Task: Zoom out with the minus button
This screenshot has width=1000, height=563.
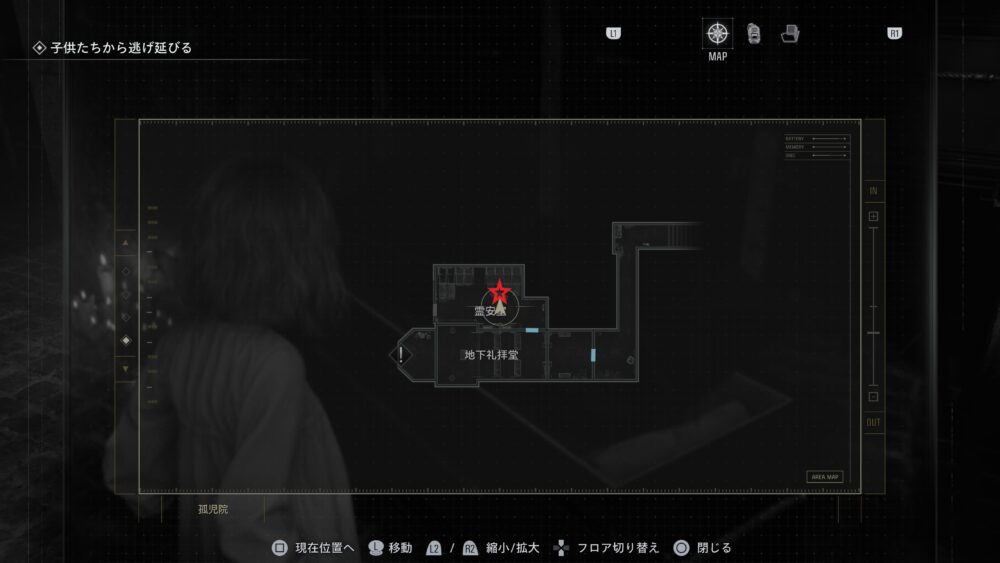Action: (873, 396)
